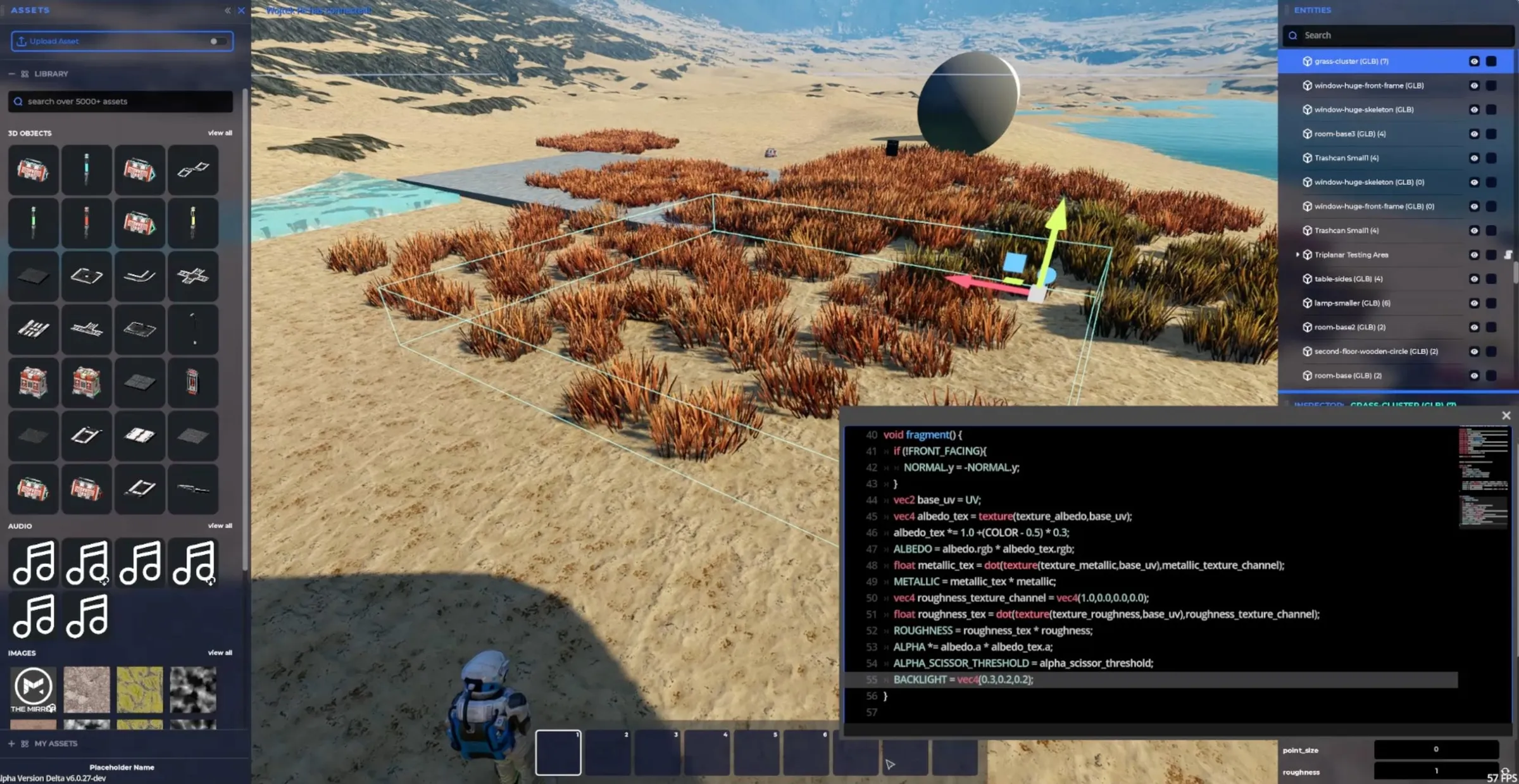Select hotbar slot 1

pos(558,752)
